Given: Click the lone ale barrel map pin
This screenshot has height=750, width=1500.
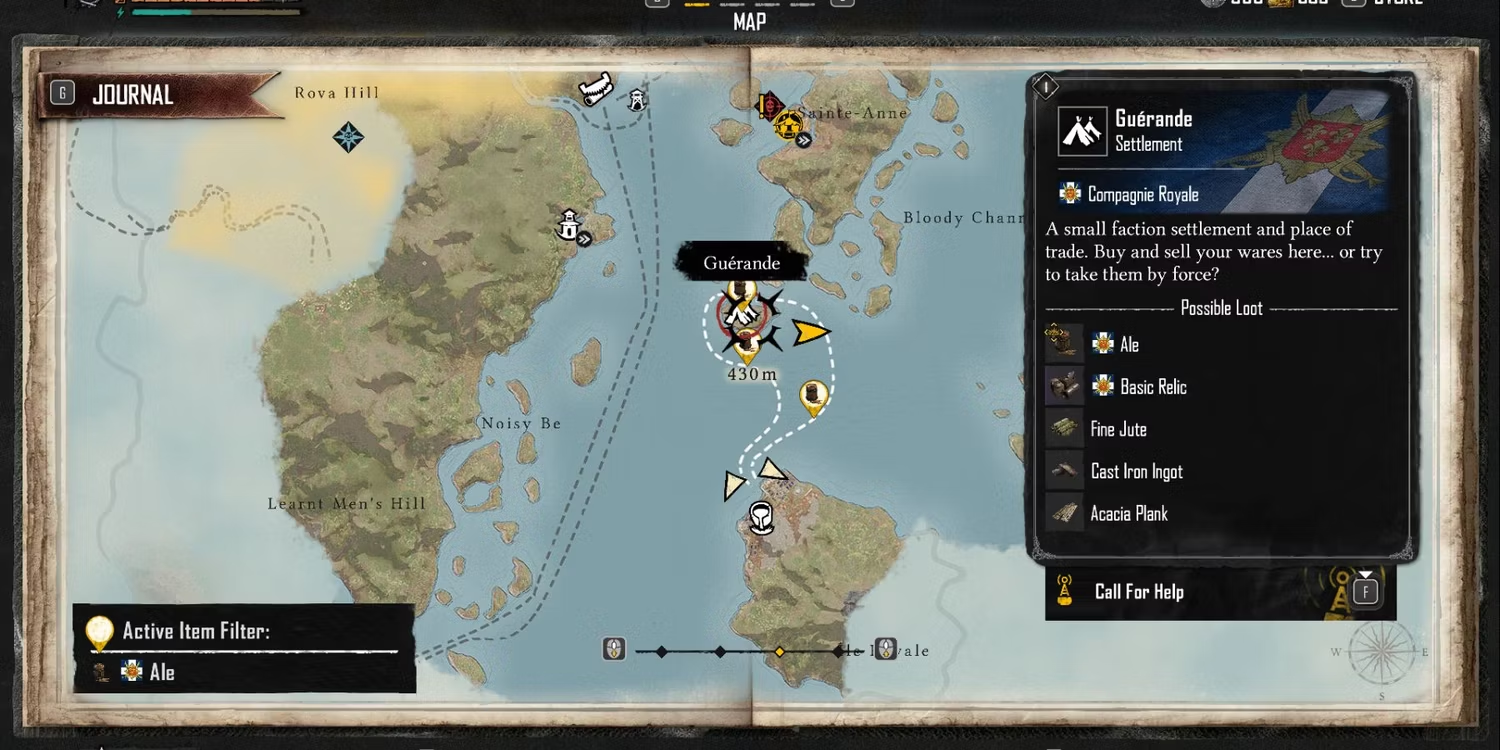Looking at the screenshot, I should 814,395.
